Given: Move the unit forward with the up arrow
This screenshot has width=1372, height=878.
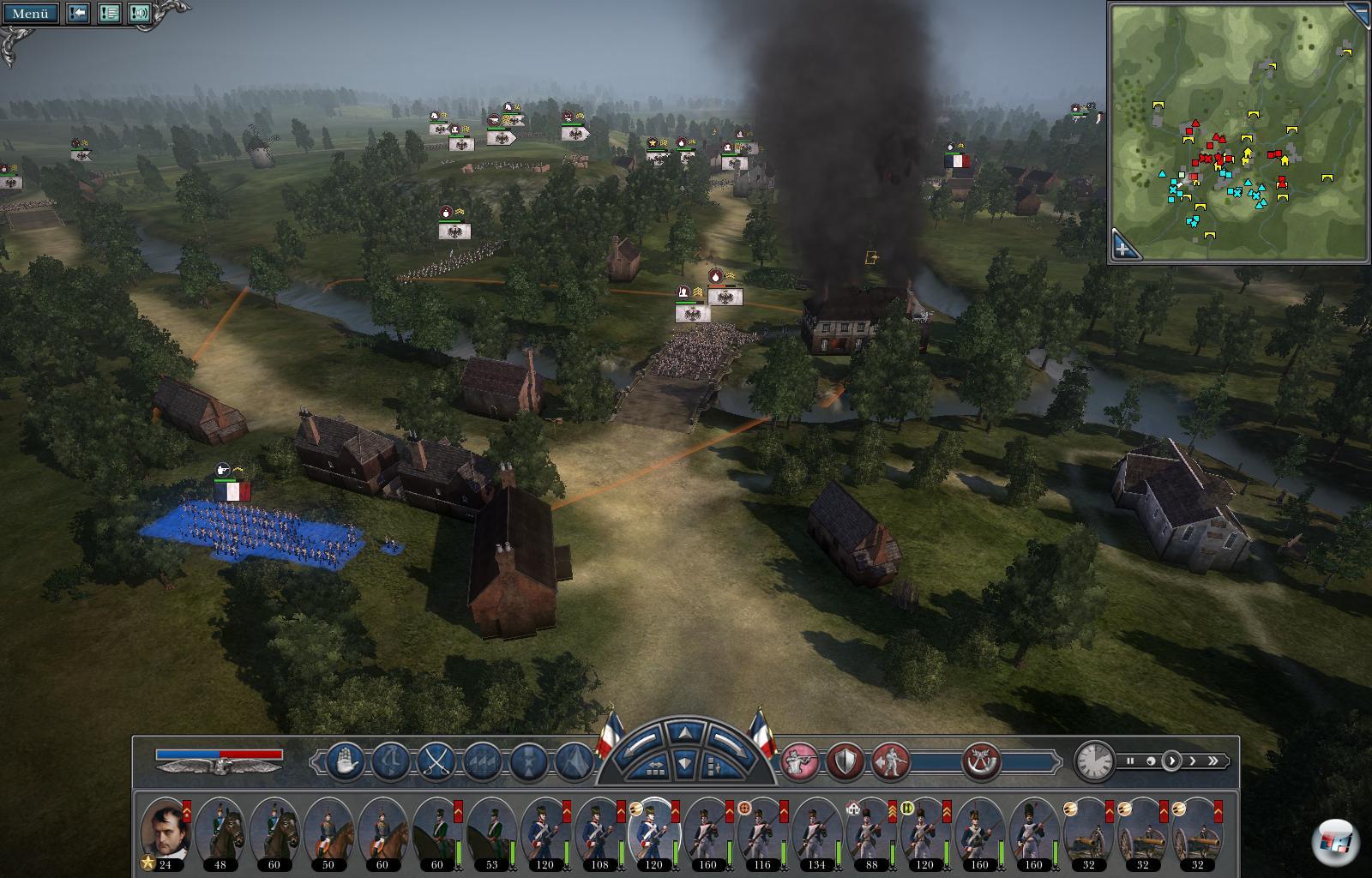Looking at the screenshot, I should (x=683, y=734).
